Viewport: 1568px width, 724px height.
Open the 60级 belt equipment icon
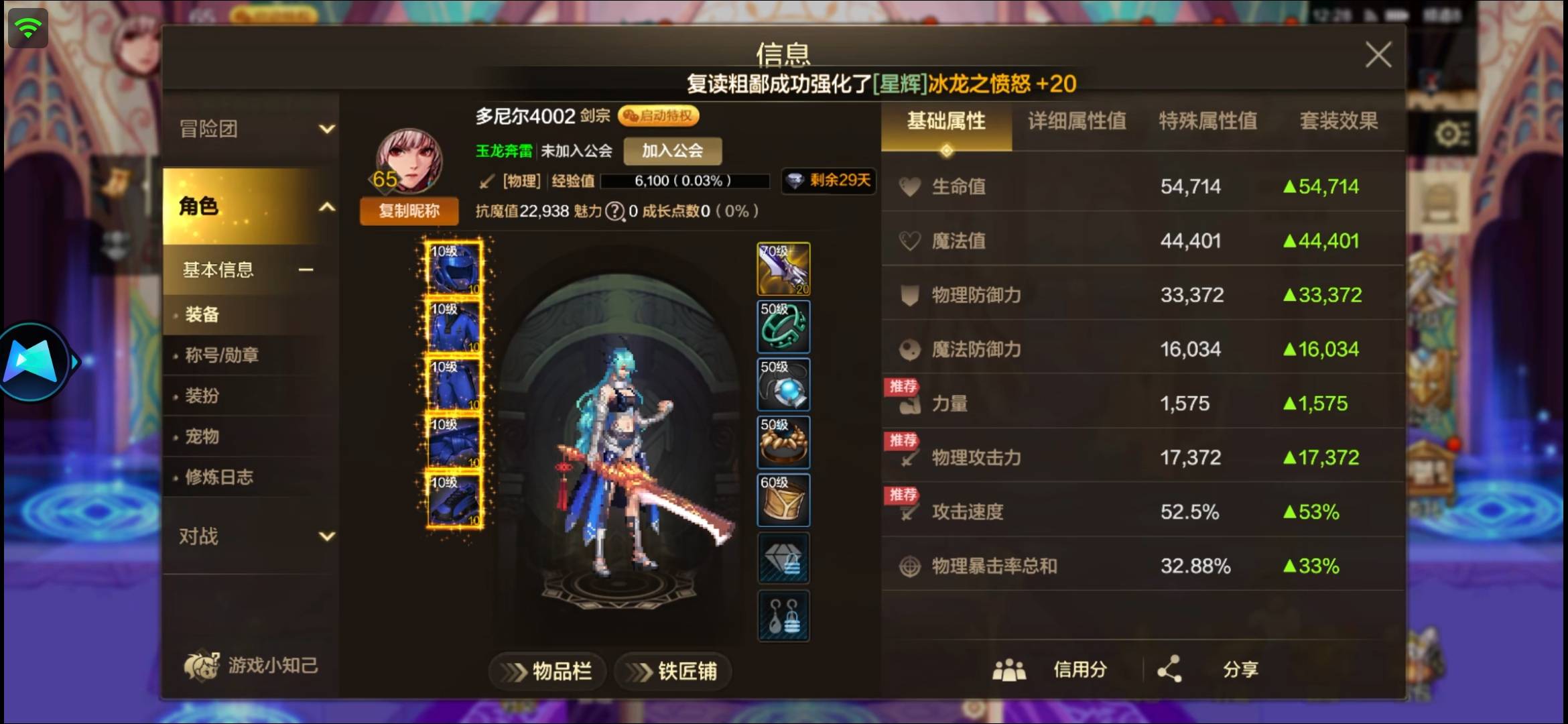click(783, 499)
